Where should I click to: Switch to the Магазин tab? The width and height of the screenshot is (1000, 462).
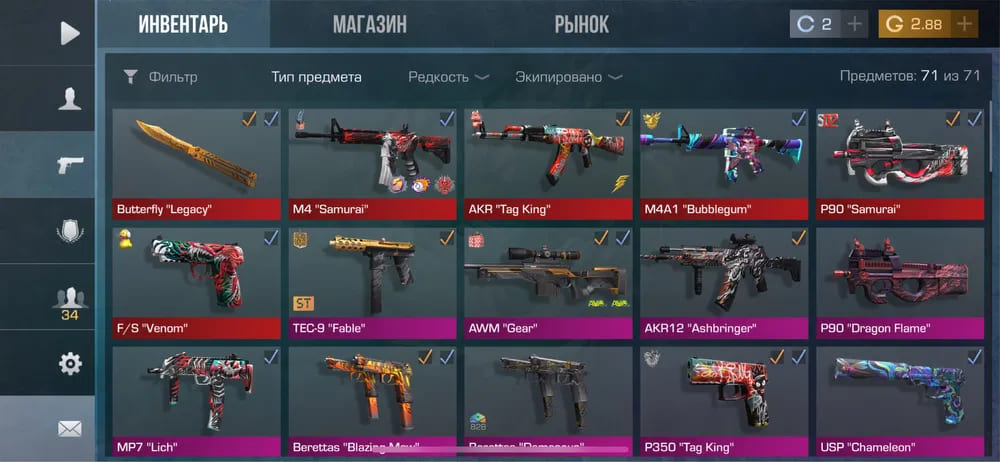[369, 25]
